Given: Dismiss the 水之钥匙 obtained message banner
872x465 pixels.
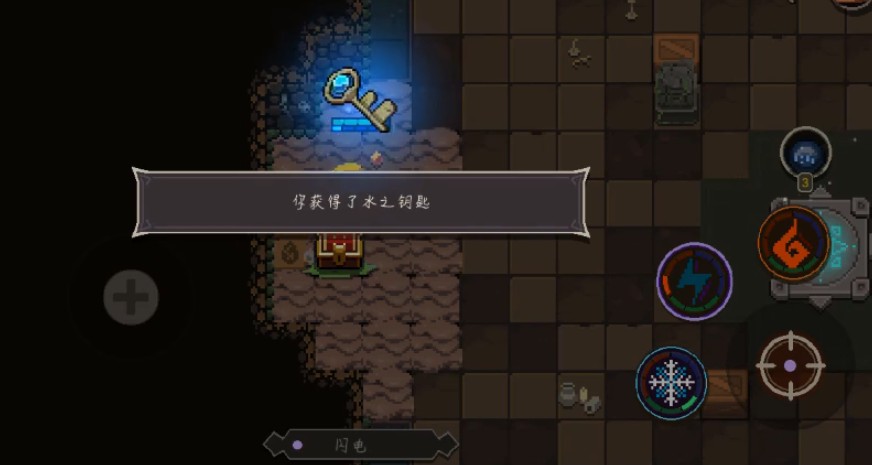Looking at the screenshot, I should point(360,202).
